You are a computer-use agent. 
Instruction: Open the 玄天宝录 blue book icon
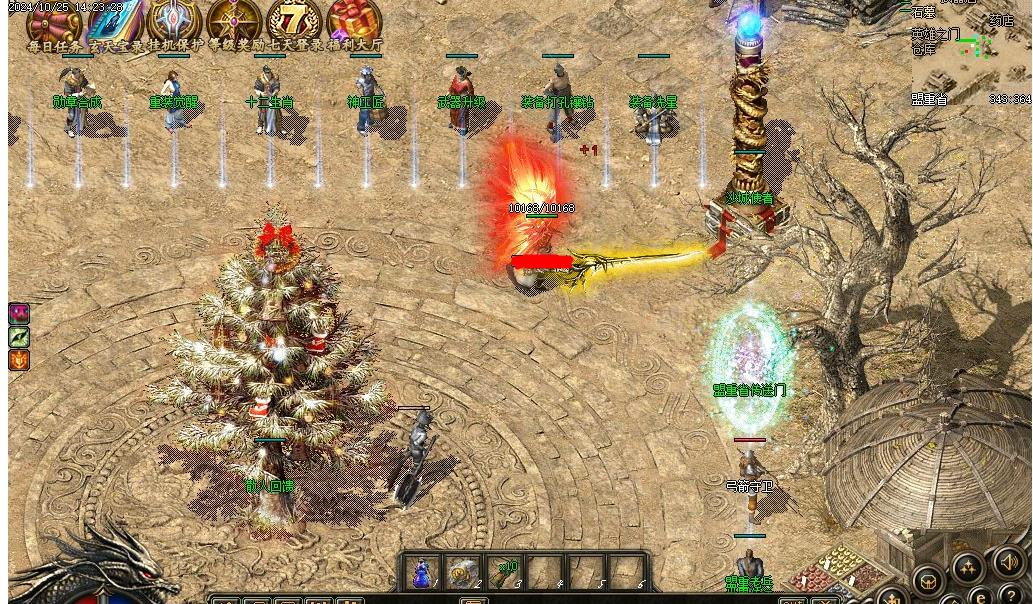(116, 20)
